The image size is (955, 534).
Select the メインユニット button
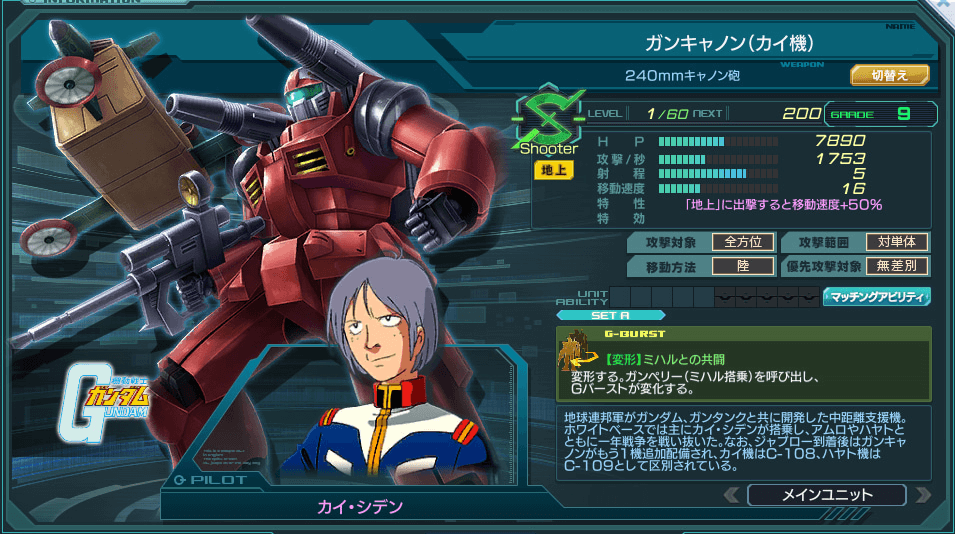(826, 495)
